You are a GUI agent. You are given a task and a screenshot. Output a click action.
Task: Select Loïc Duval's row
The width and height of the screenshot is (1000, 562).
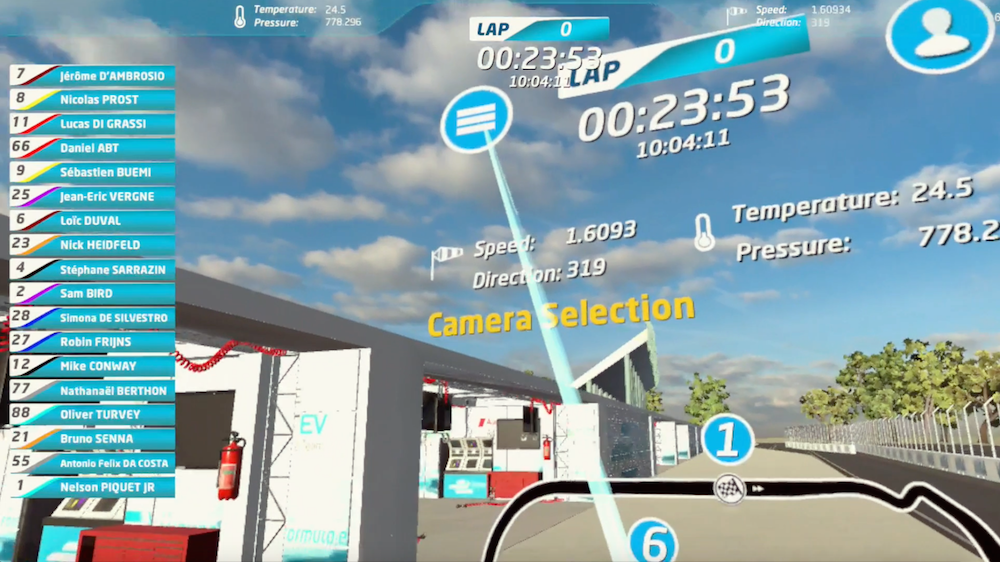92,220
